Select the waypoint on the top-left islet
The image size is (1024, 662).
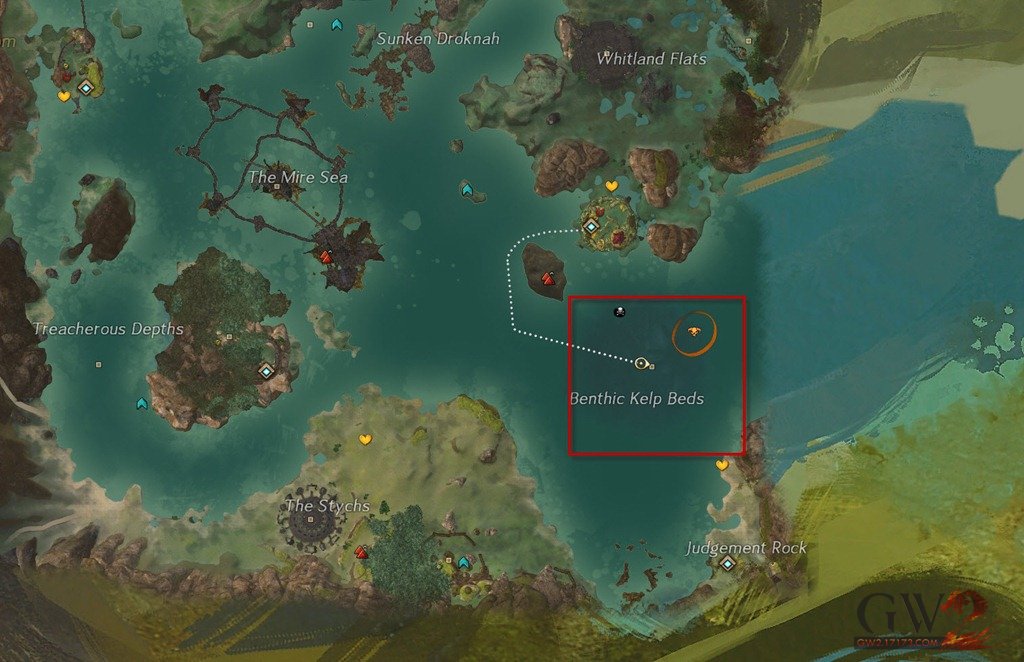(87, 88)
